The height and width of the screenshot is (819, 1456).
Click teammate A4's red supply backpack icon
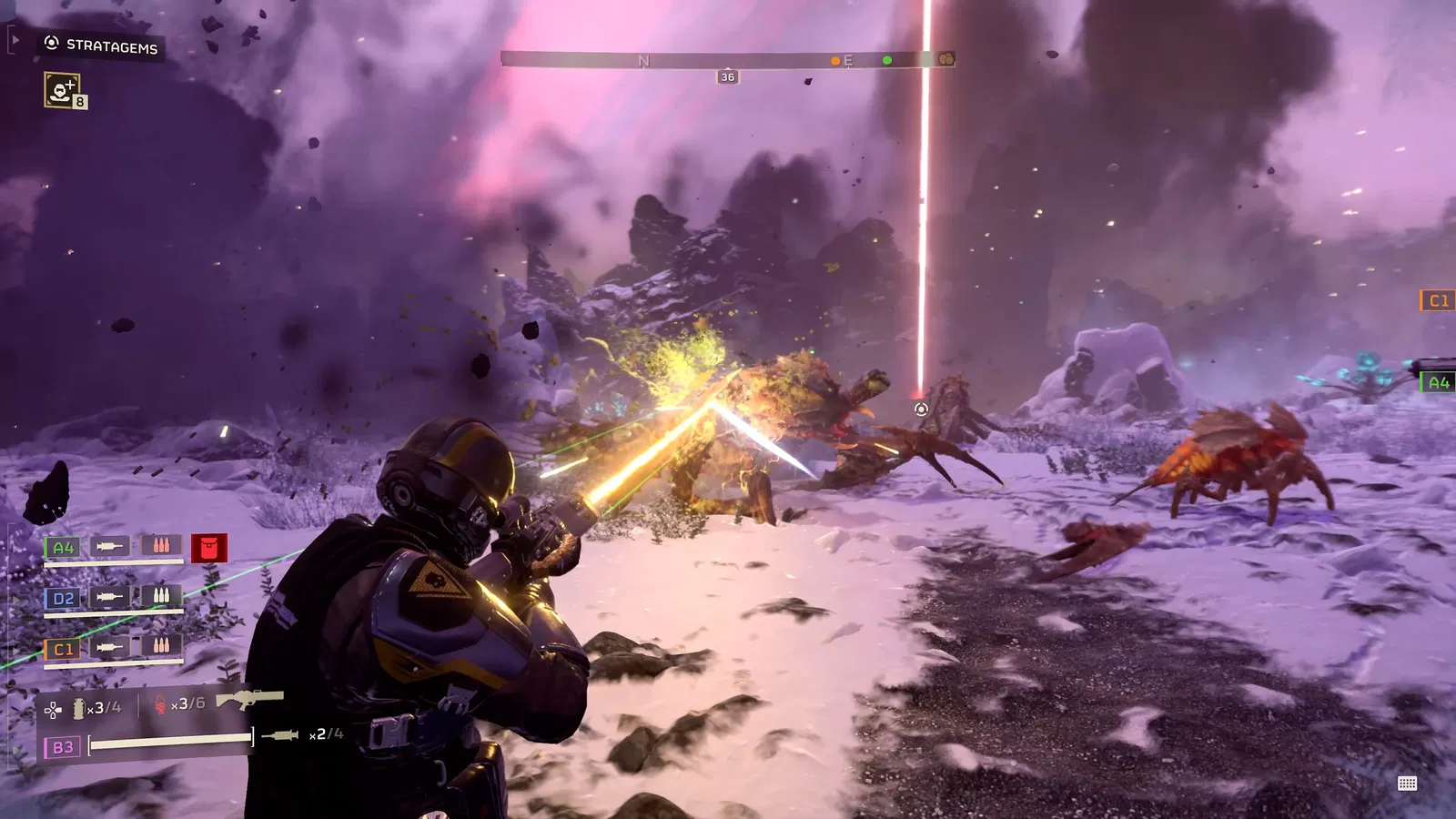point(209,547)
